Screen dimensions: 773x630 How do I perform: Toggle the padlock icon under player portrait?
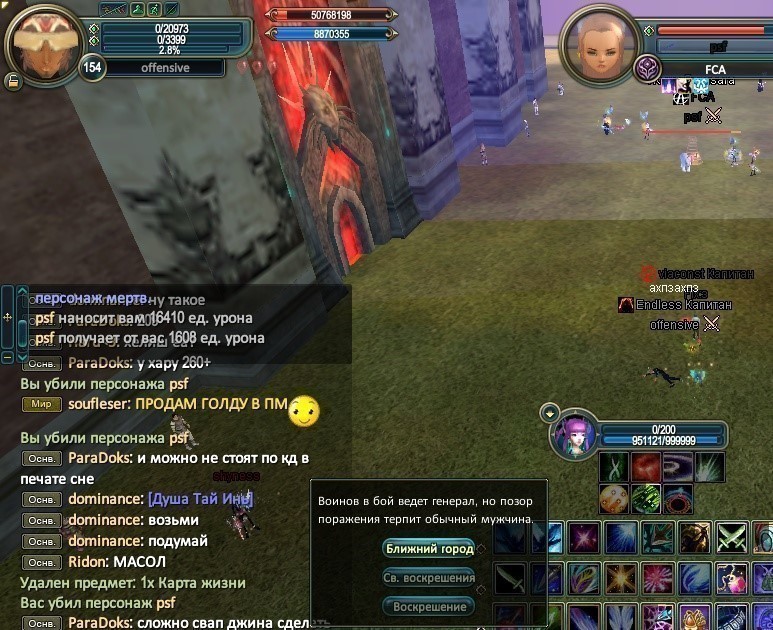(14, 81)
